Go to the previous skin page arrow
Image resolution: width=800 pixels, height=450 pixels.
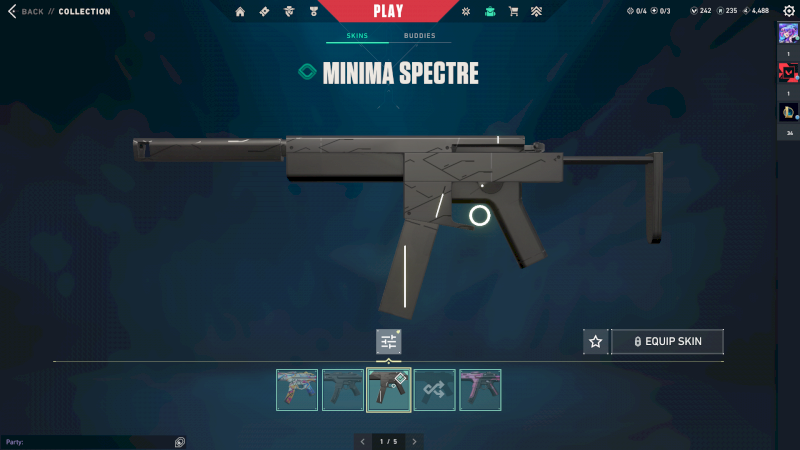point(362,441)
